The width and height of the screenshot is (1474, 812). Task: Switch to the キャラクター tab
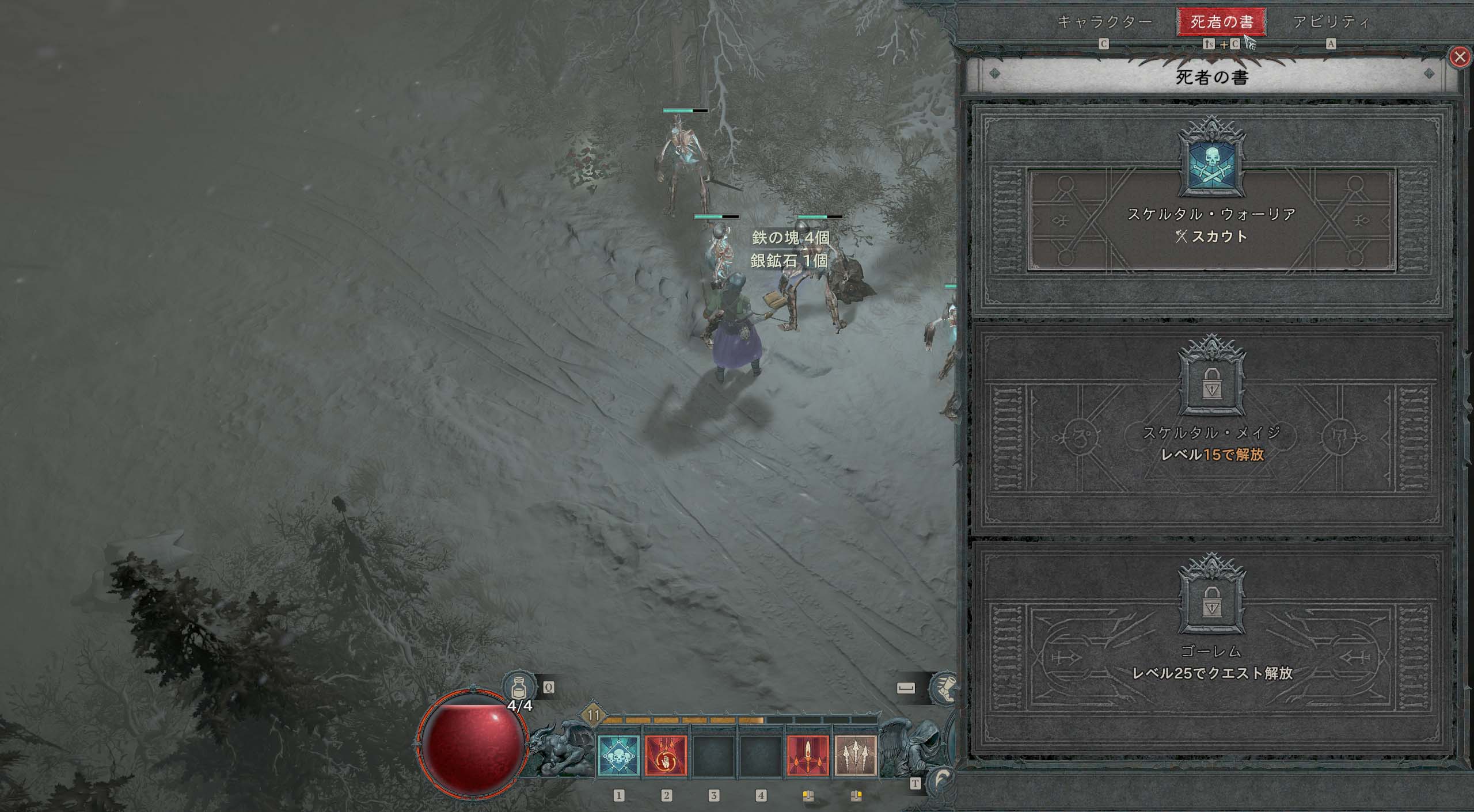click(1104, 22)
